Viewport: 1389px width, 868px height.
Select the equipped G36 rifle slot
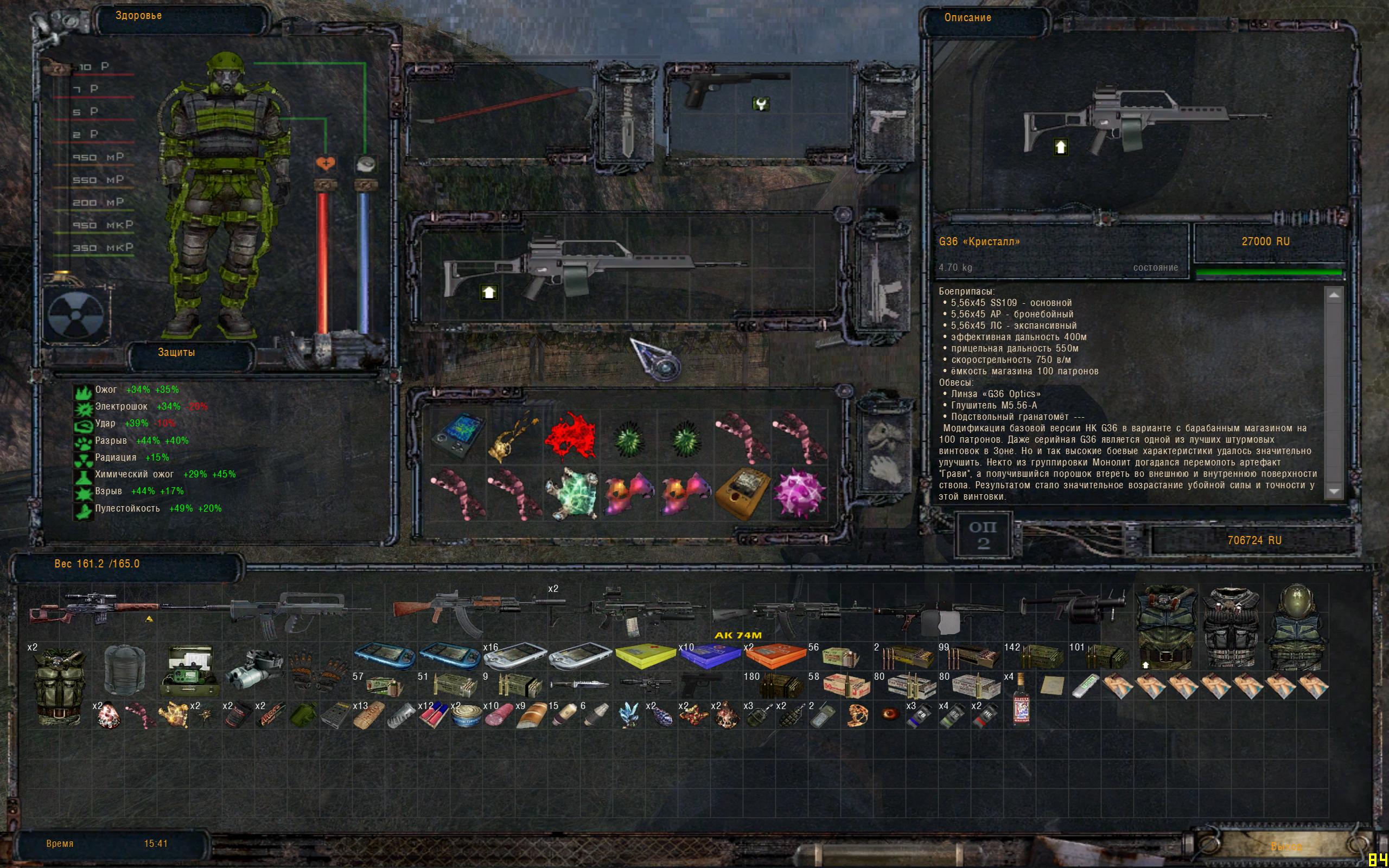click(591, 268)
